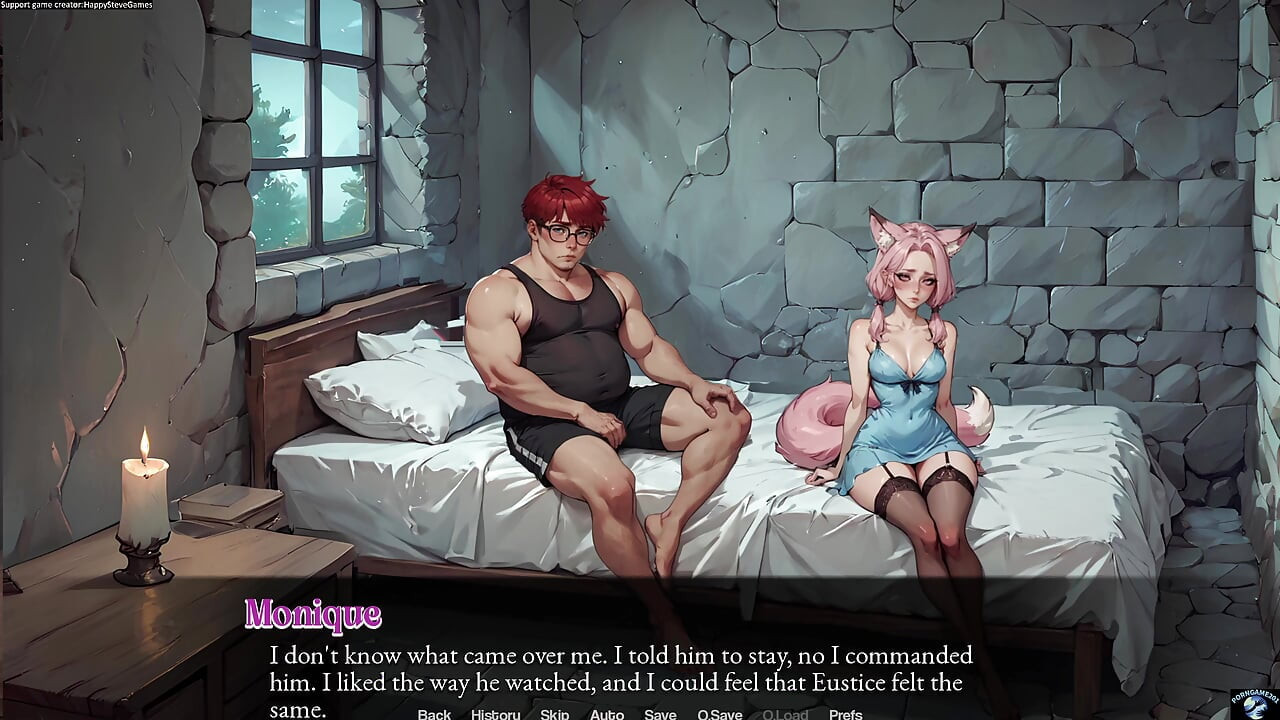This screenshot has width=1280, height=720.
Task: Load the quick save via Q.Load
Action: click(786, 714)
